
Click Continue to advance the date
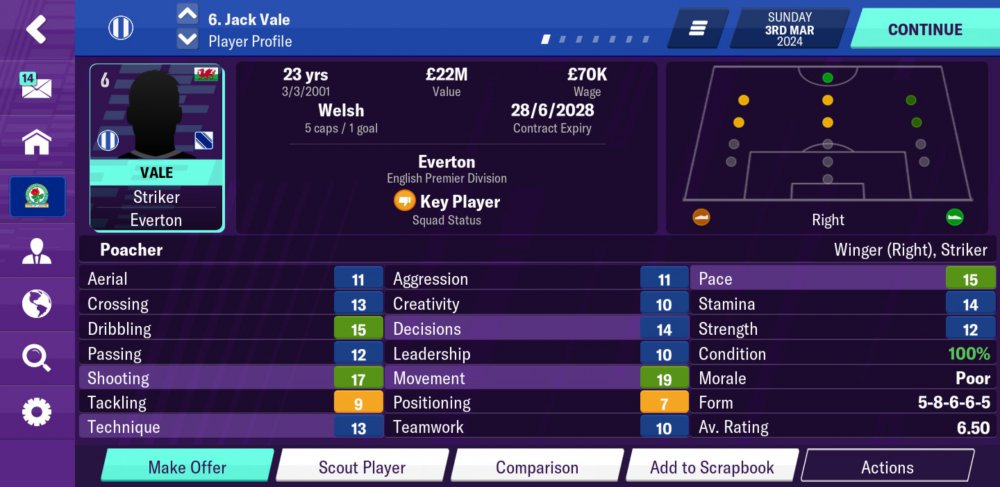tap(925, 29)
